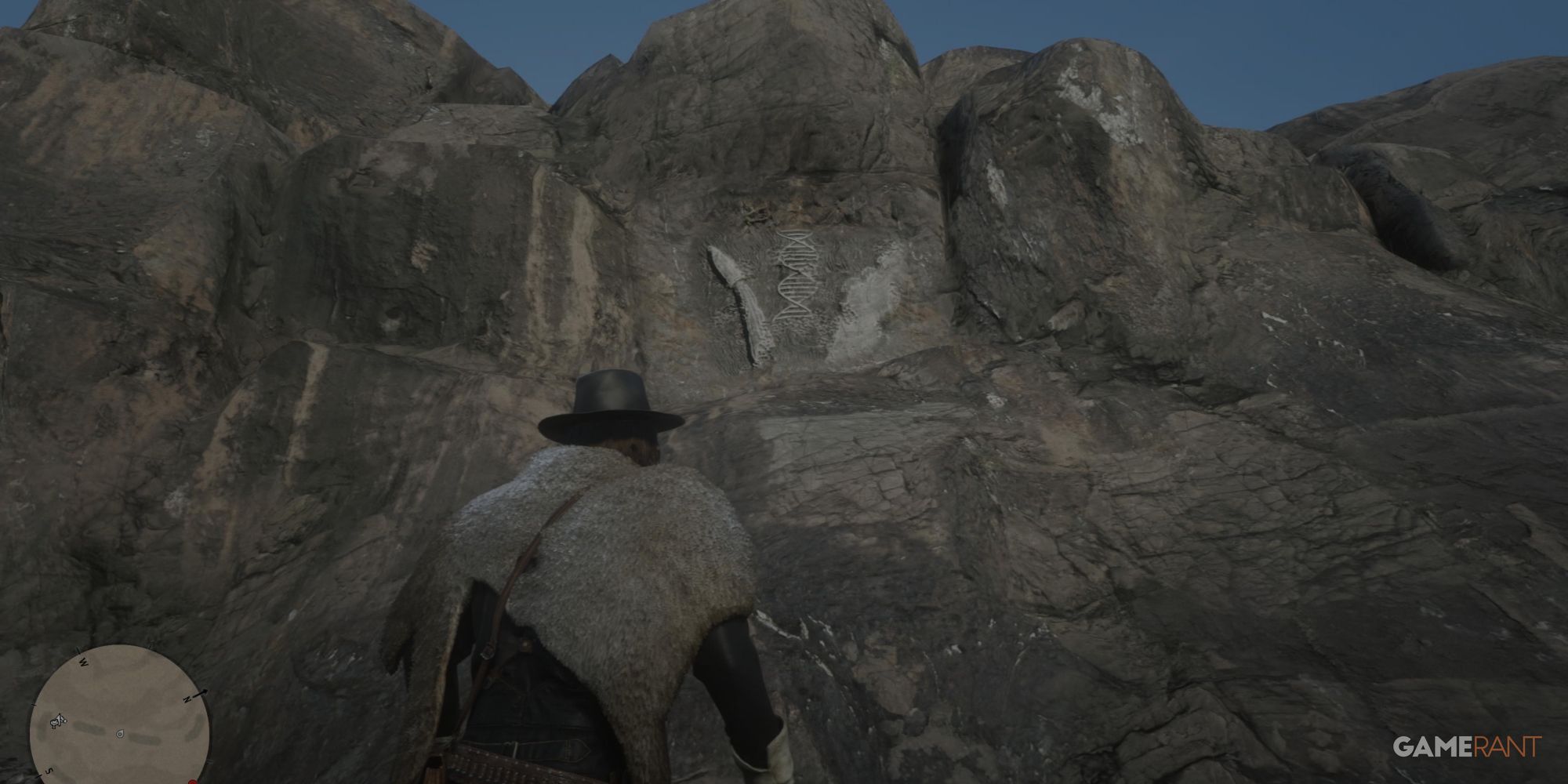Click the 'W' compass letter on the minimap

coord(84,662)
